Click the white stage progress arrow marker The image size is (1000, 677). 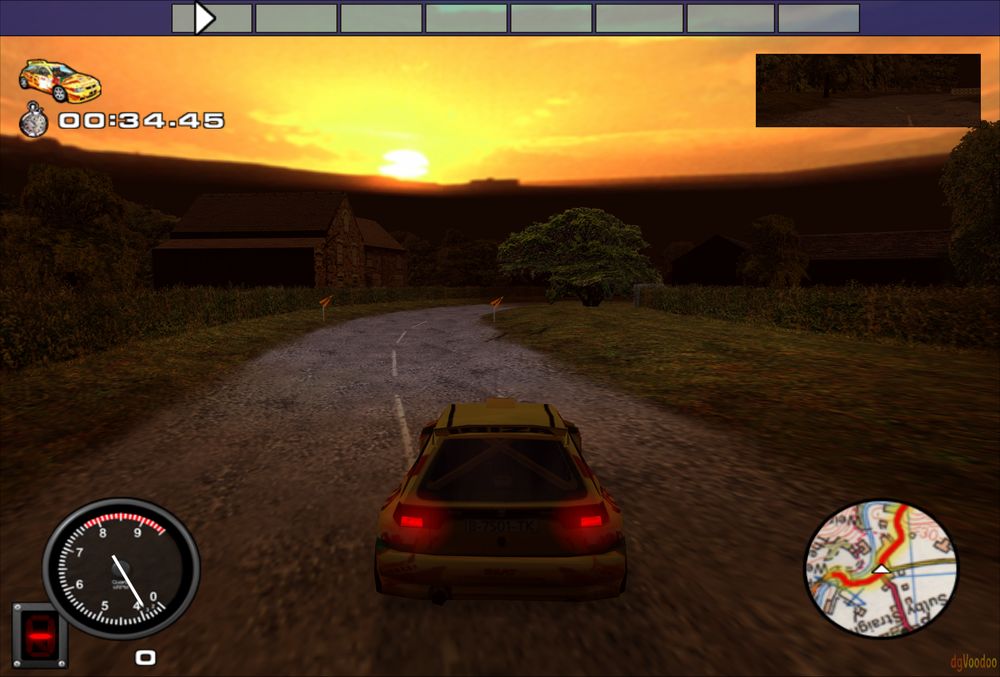[205, 18]
